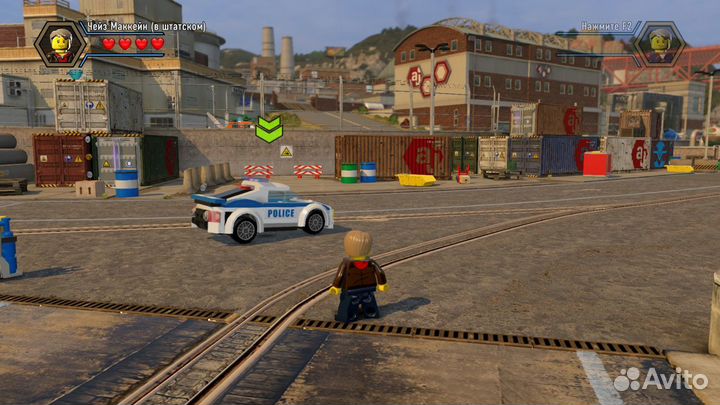Select the second player portrait
720x405 pixels.
[658, 44]
